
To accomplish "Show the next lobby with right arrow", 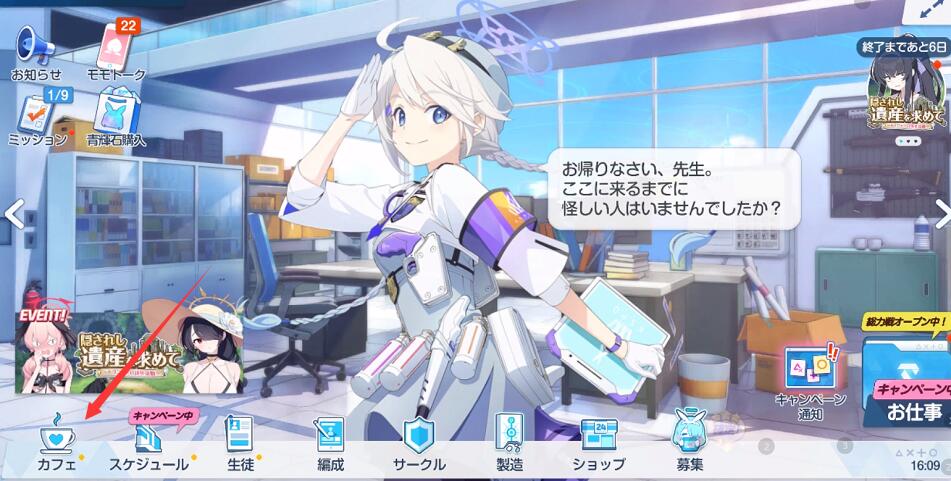I will [940, 213].
